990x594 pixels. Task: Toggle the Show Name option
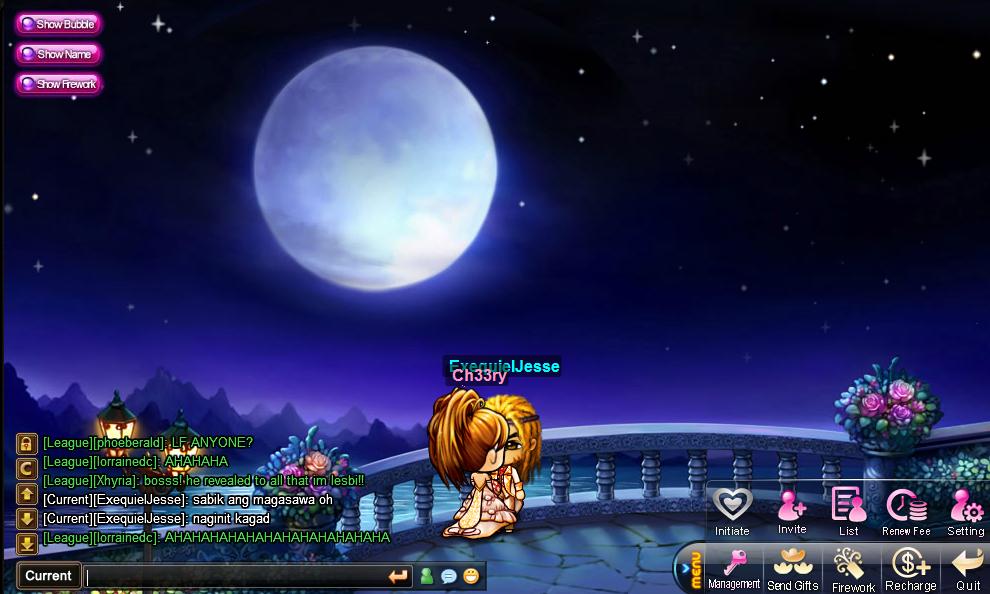58,54
